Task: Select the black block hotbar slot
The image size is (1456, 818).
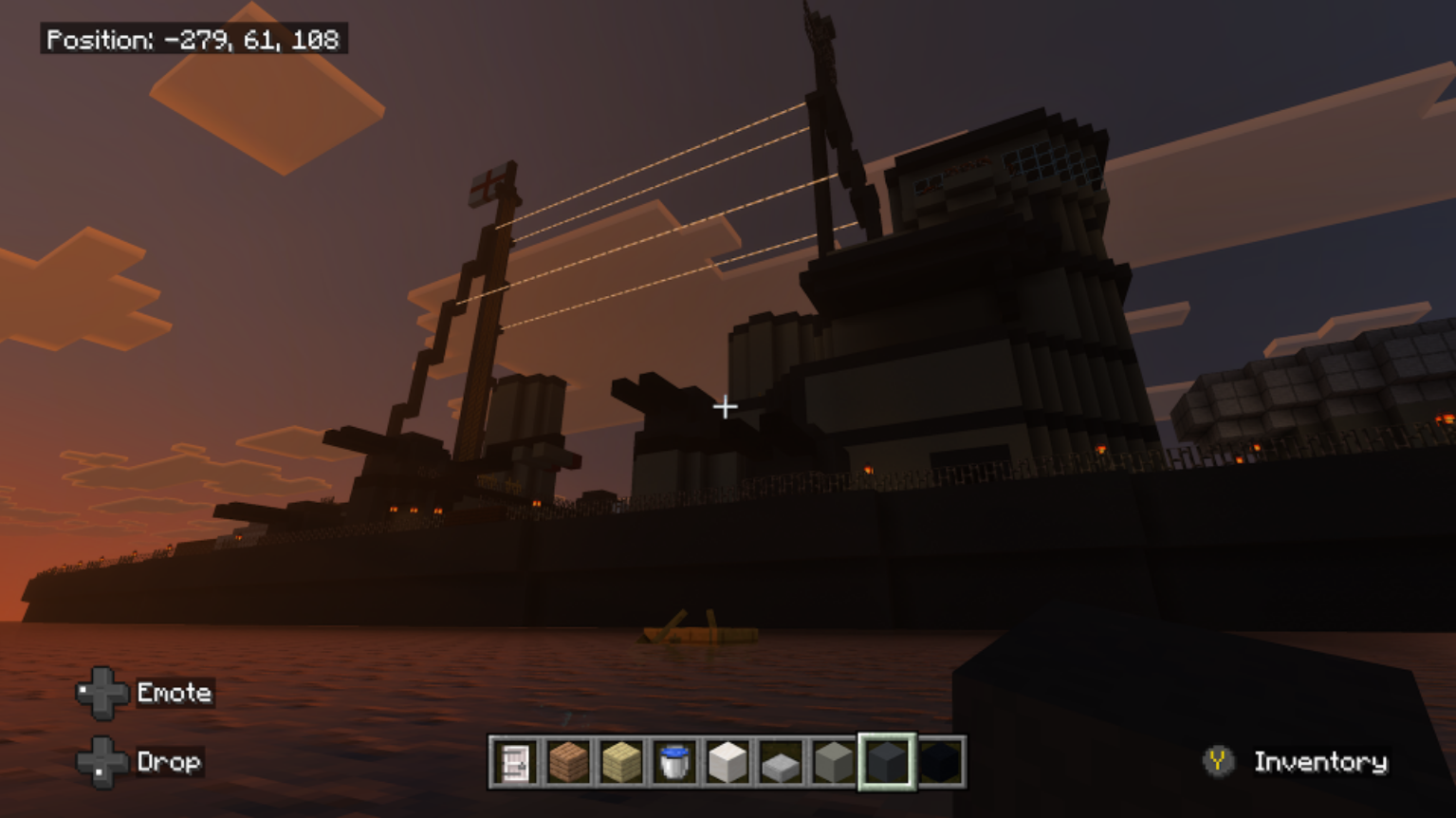Action: 941,762
